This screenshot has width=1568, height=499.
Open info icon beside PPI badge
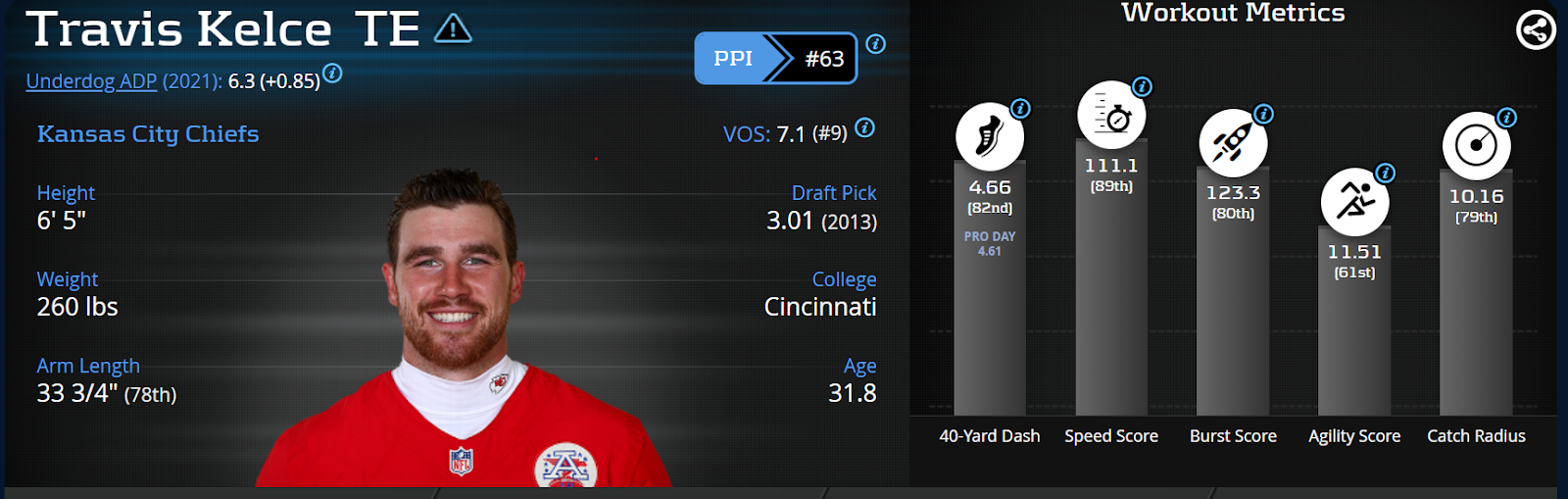876,44
